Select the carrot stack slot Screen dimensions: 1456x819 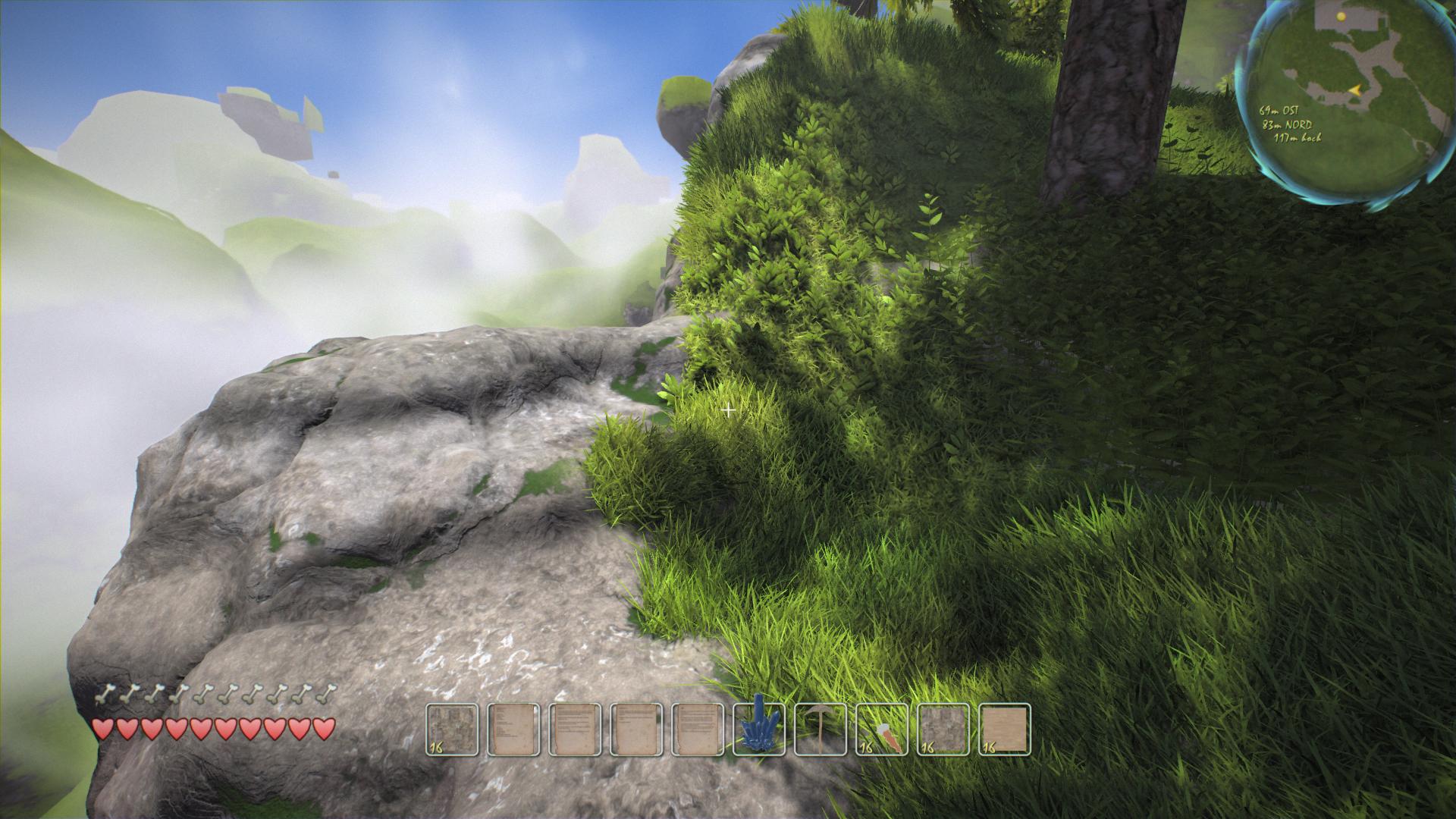point(882,730)
